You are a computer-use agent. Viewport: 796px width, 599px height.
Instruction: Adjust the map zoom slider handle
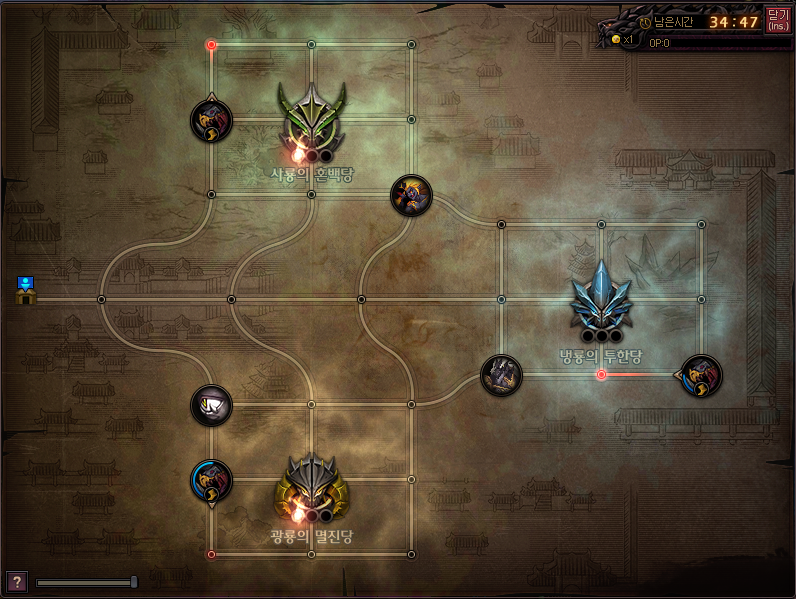click(134, 582)
